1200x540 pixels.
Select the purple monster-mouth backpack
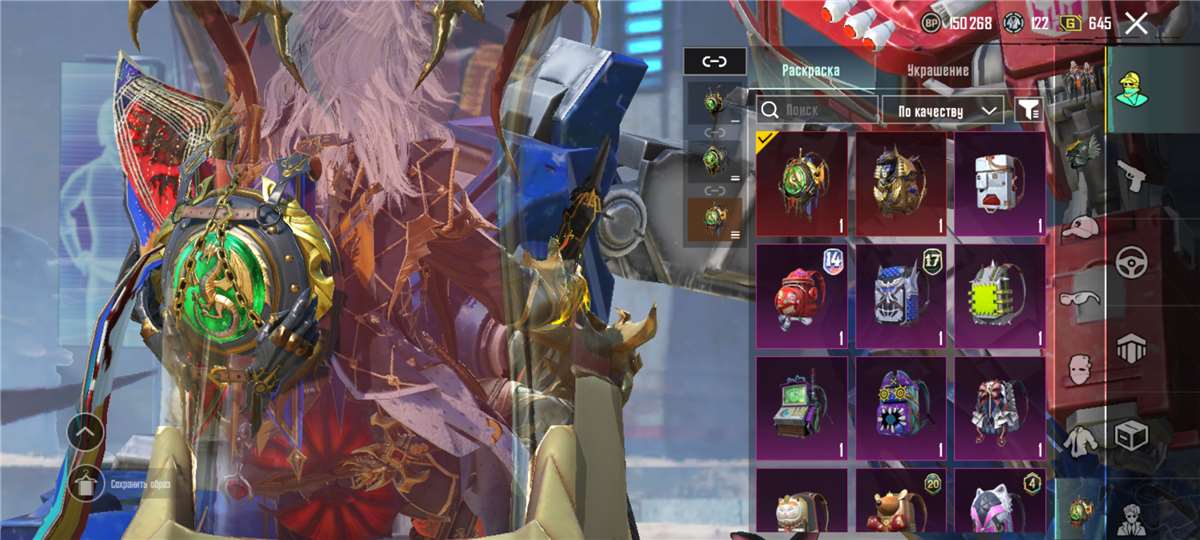[x=901, y=407]
